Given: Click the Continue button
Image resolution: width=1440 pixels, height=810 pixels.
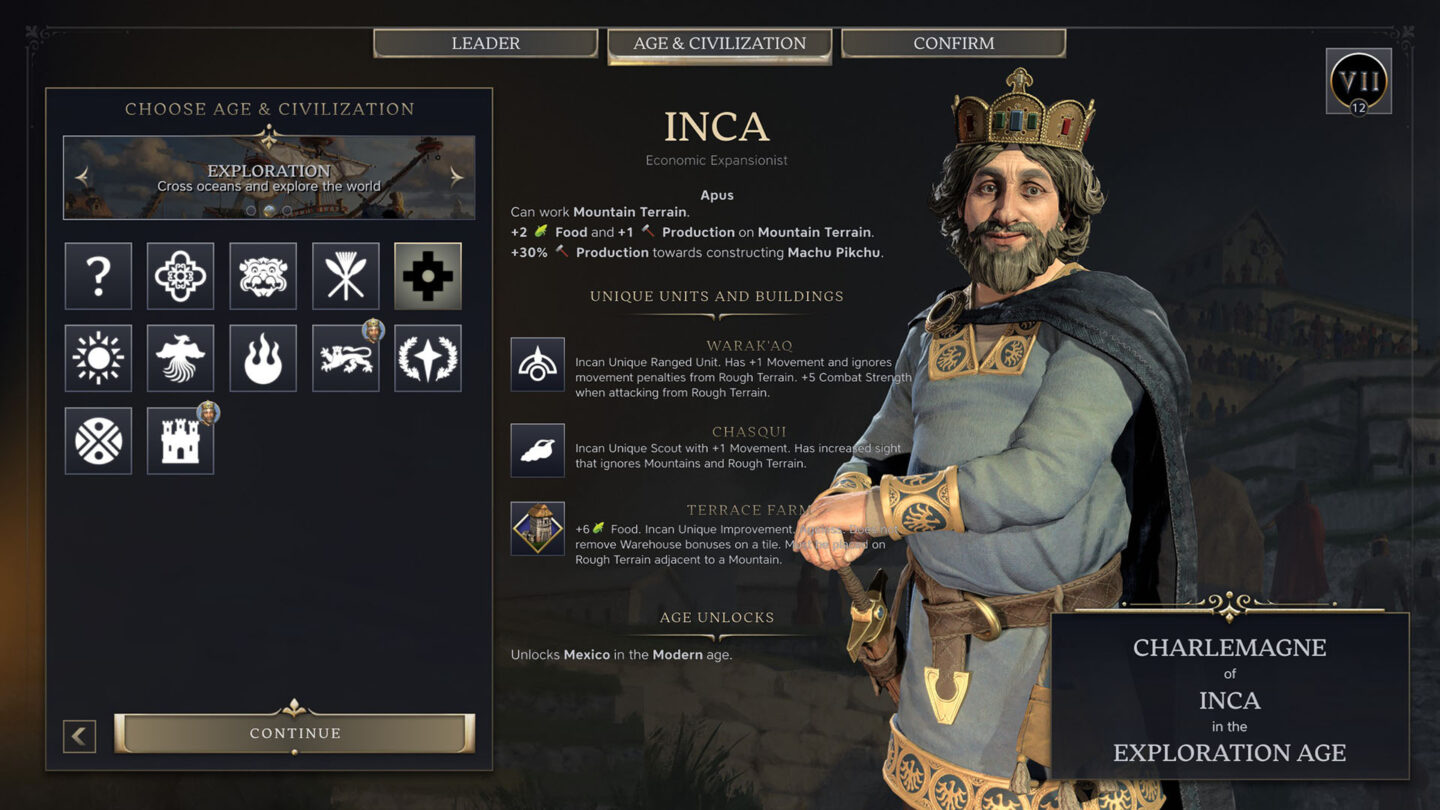Looking at the screenshot, I should [x=294, y=733].
